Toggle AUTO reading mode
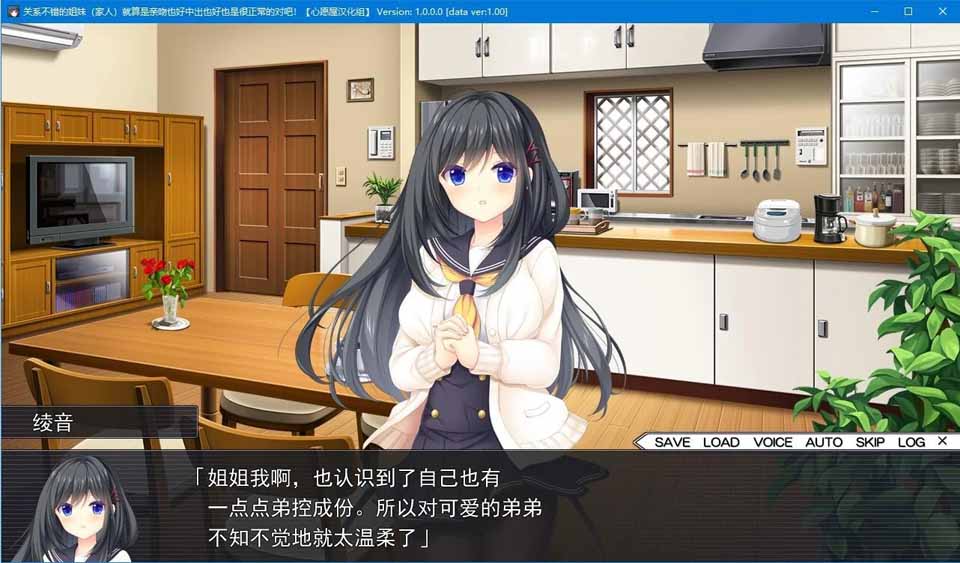 coord(824,442)
